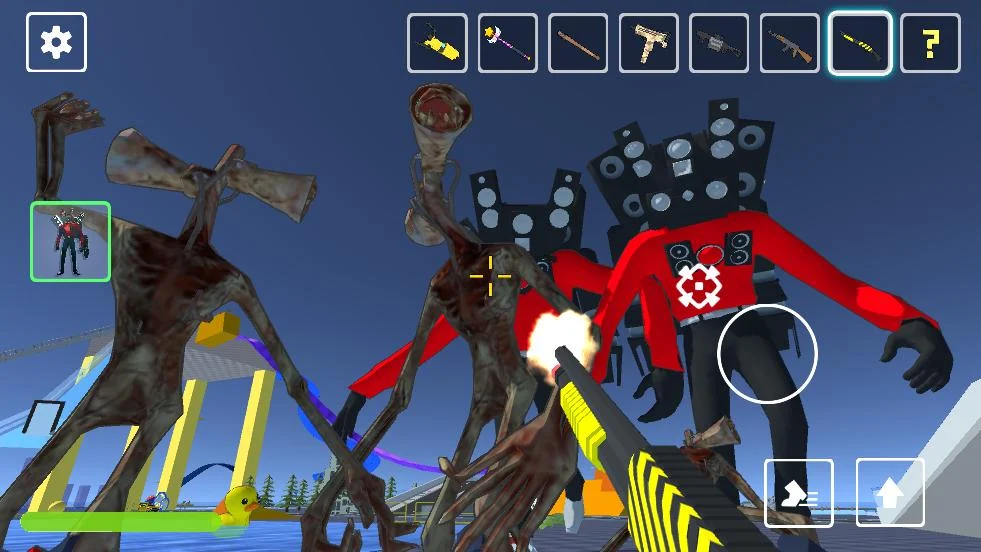Tap the white circle fire button
The width and height of the screenshot is (981, 552).
pyautogui.click(x=767, y=353)
